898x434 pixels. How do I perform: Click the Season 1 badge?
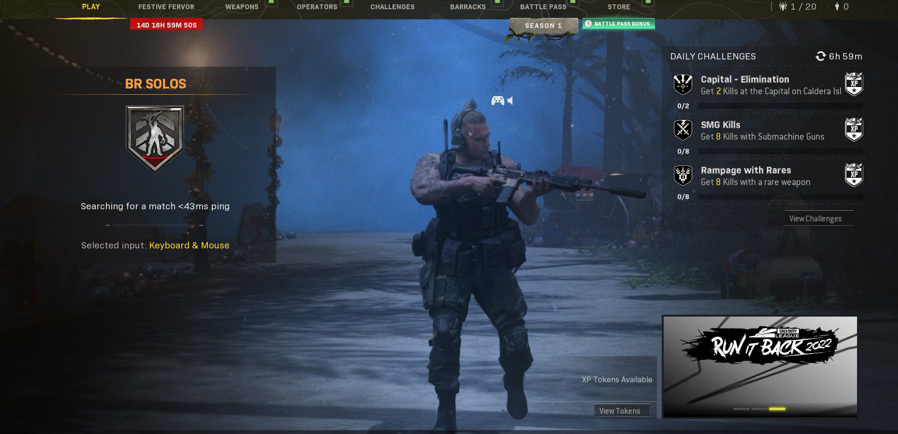click(x=543, y=26)
